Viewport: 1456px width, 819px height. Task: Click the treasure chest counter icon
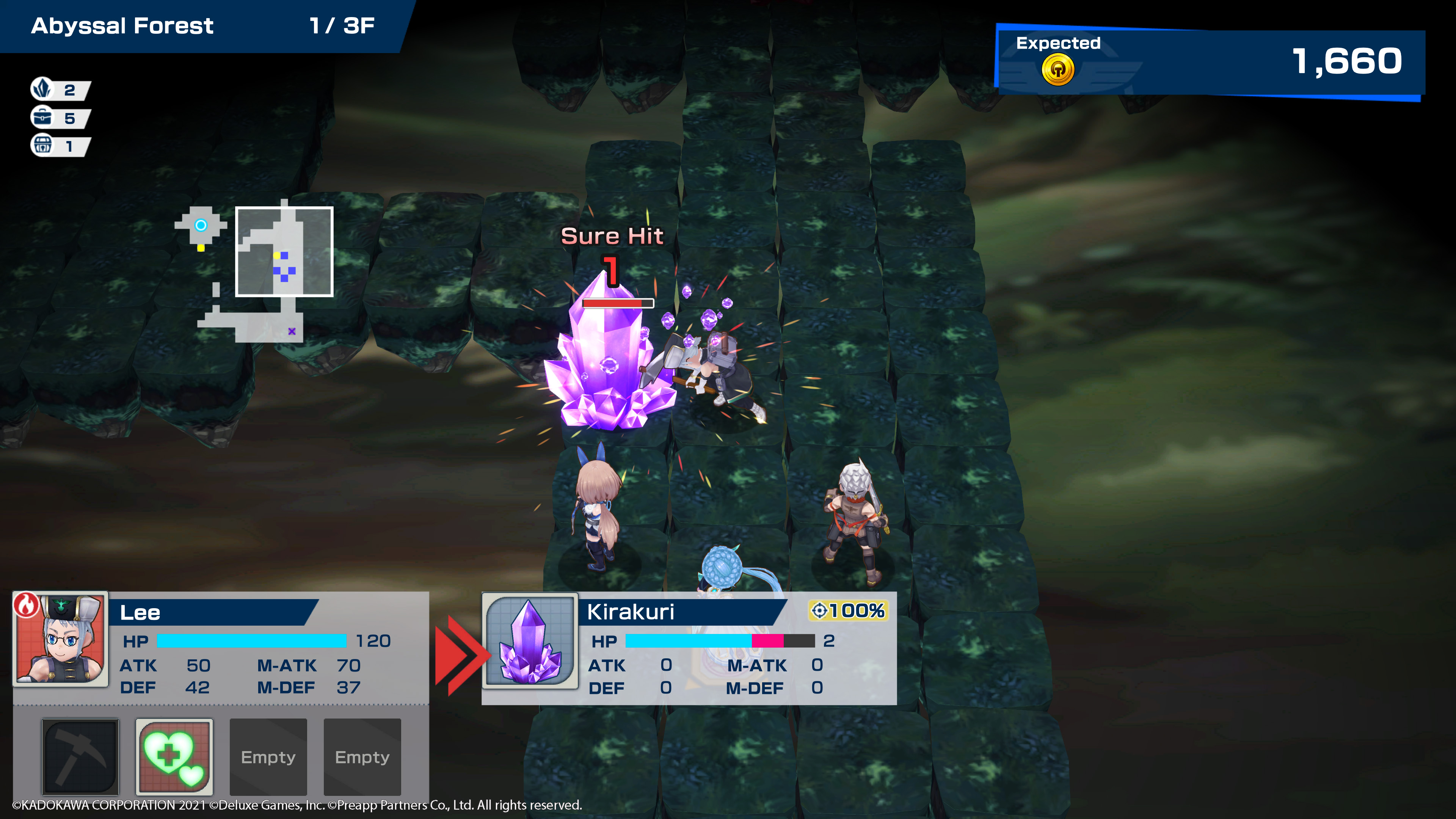pyautogui.click(x=42, y=146)
